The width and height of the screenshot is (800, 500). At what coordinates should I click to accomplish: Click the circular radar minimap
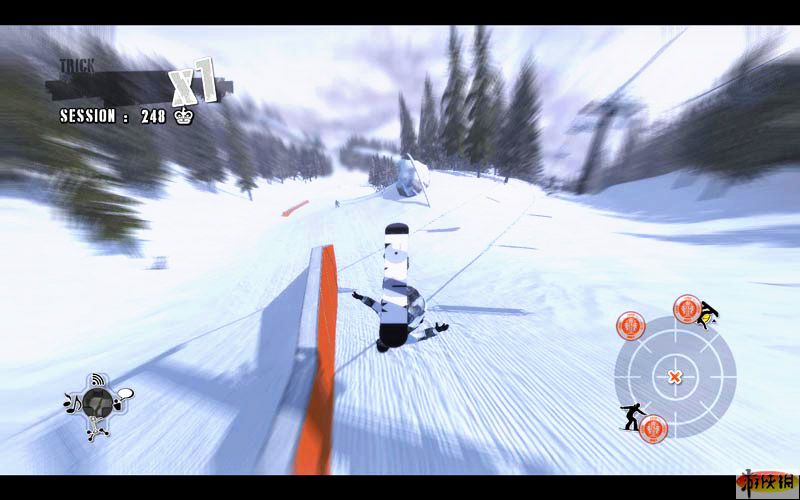pyautogui.click(x=675, y=376)
